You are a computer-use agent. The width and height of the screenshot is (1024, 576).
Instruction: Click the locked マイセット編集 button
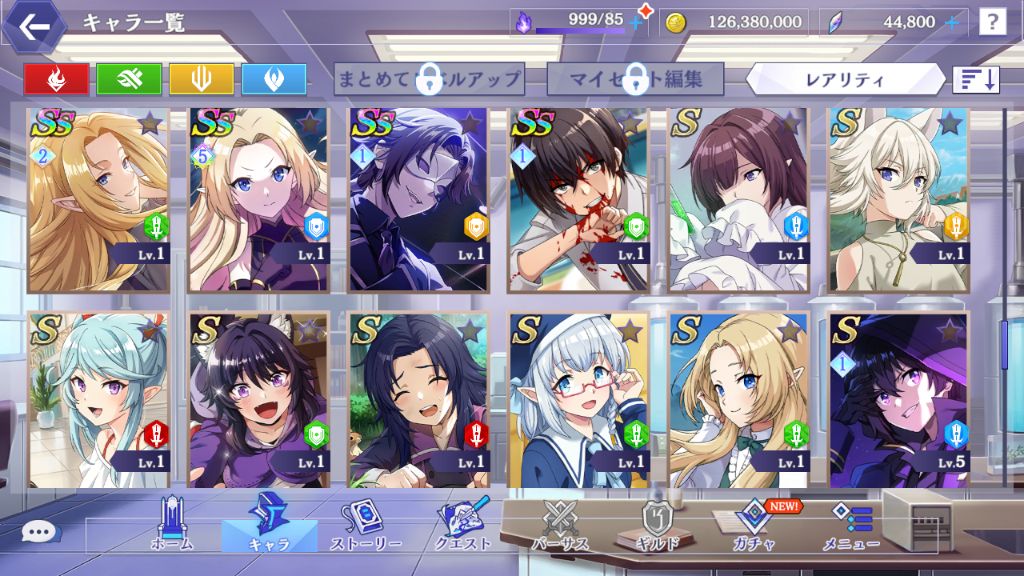click(635, 78)
